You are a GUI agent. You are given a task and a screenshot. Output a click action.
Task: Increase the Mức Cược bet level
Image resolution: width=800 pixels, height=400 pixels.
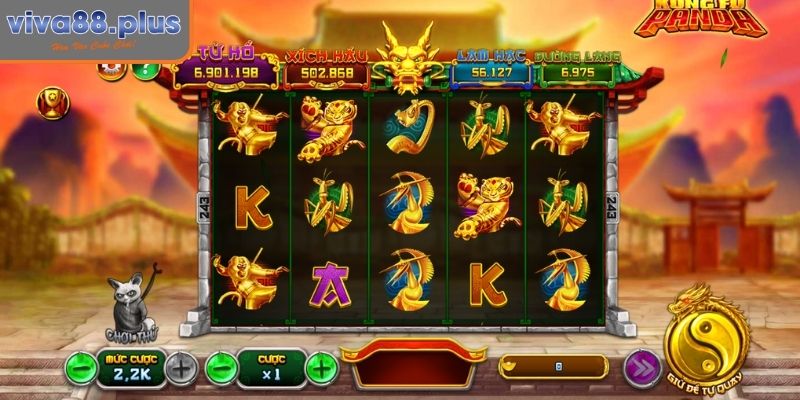point(180,368)
